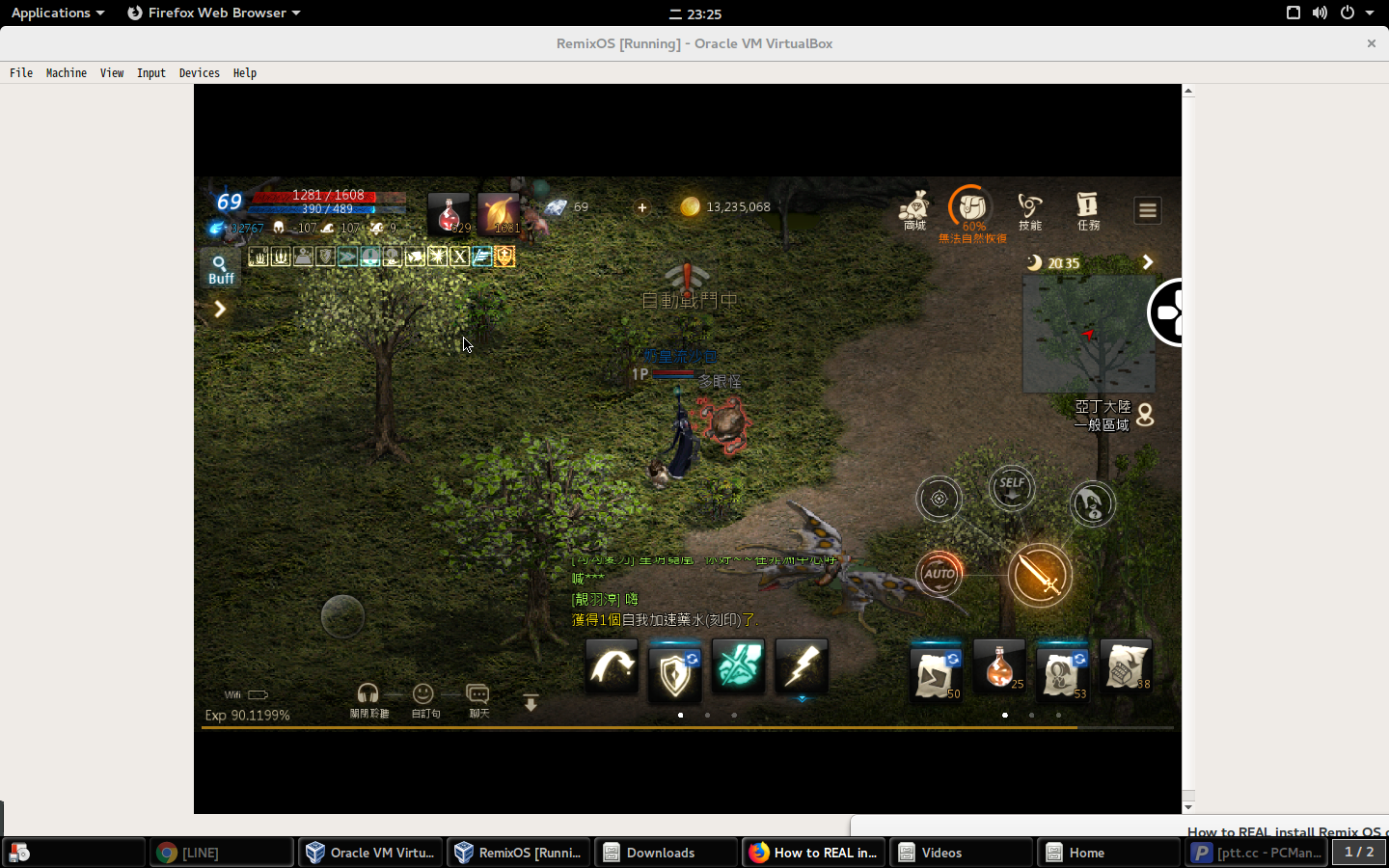Viewport: 1389px width, 868px height.
Task: Open the VirtualBox Devices menu
Action: 199,73
